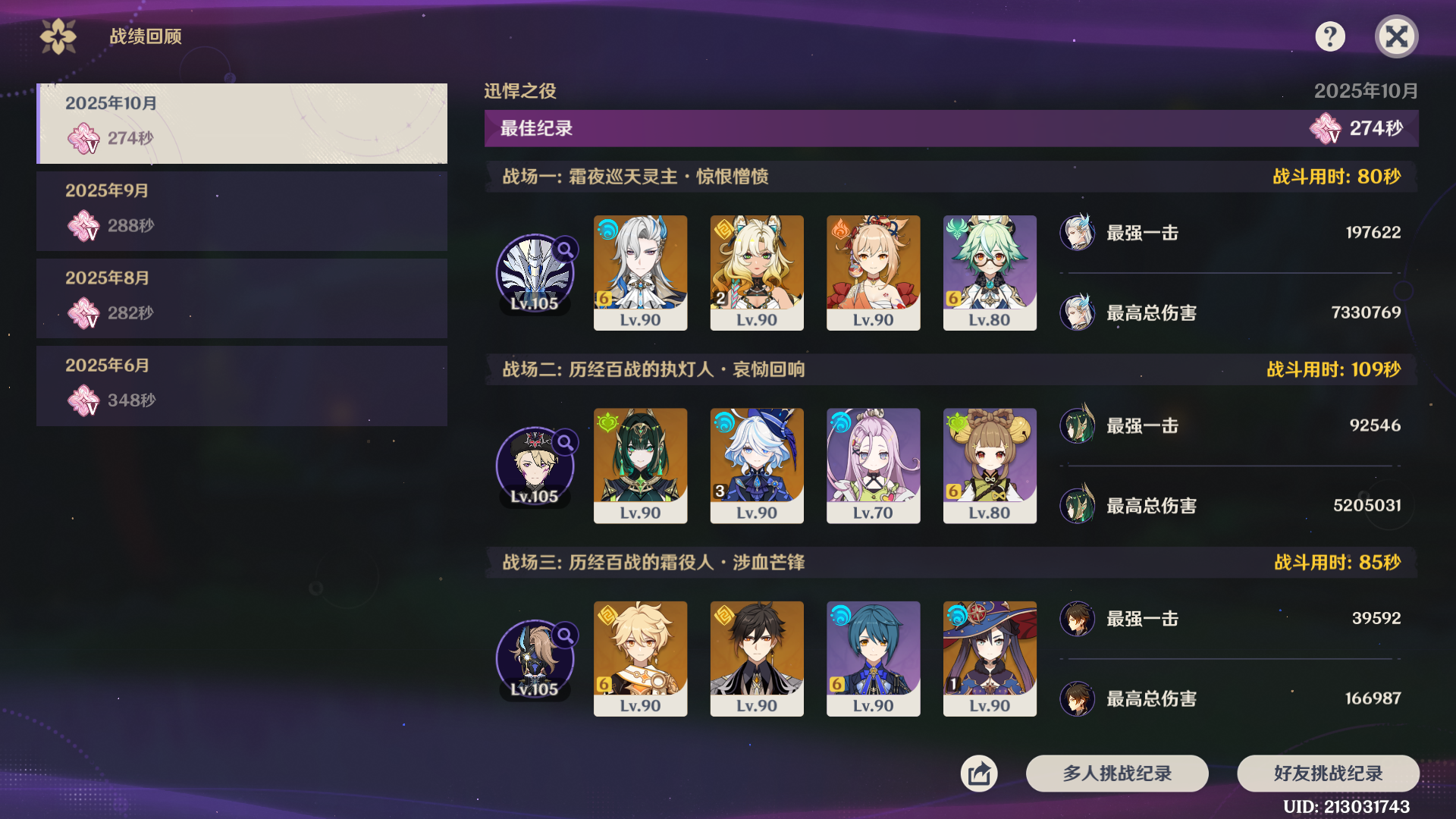The image size is (1456, 819).
Task: Click the Mona Lv.90 portrait in Battlefield 3
Action: click(x=990, y=658)
